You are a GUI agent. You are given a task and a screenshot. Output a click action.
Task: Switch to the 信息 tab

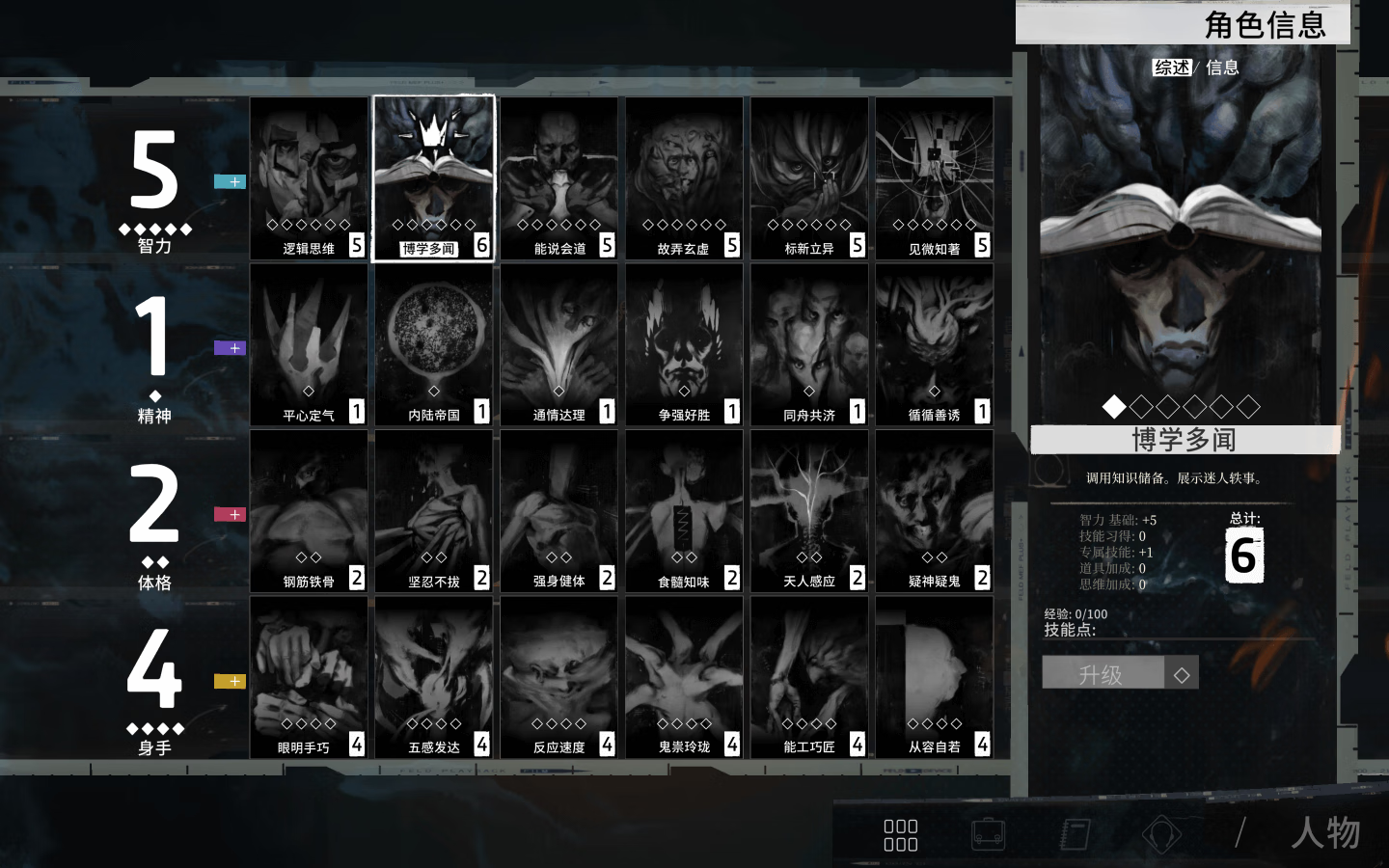tap(1222, 68)
